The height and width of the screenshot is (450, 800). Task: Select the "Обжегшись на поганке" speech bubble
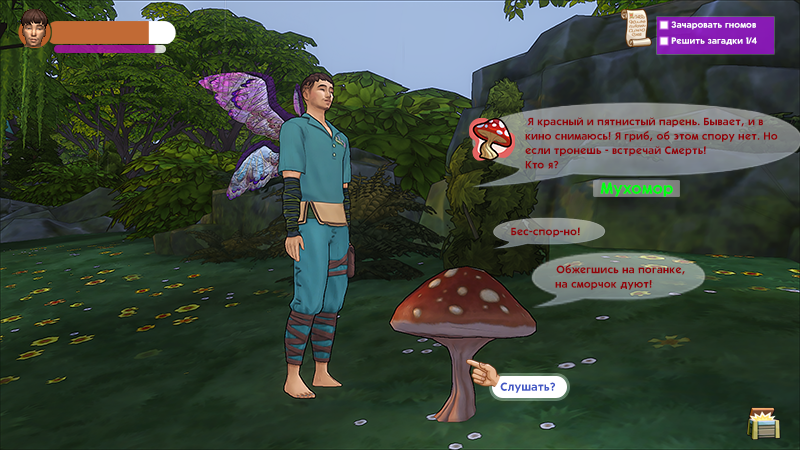618,278
